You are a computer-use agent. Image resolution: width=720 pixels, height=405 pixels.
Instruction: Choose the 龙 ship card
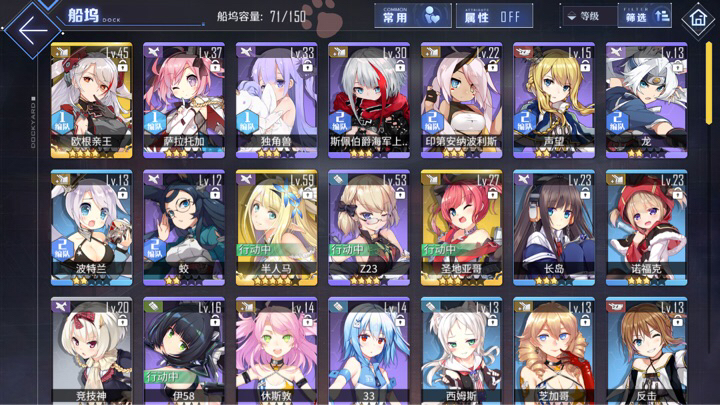[645, 98]
